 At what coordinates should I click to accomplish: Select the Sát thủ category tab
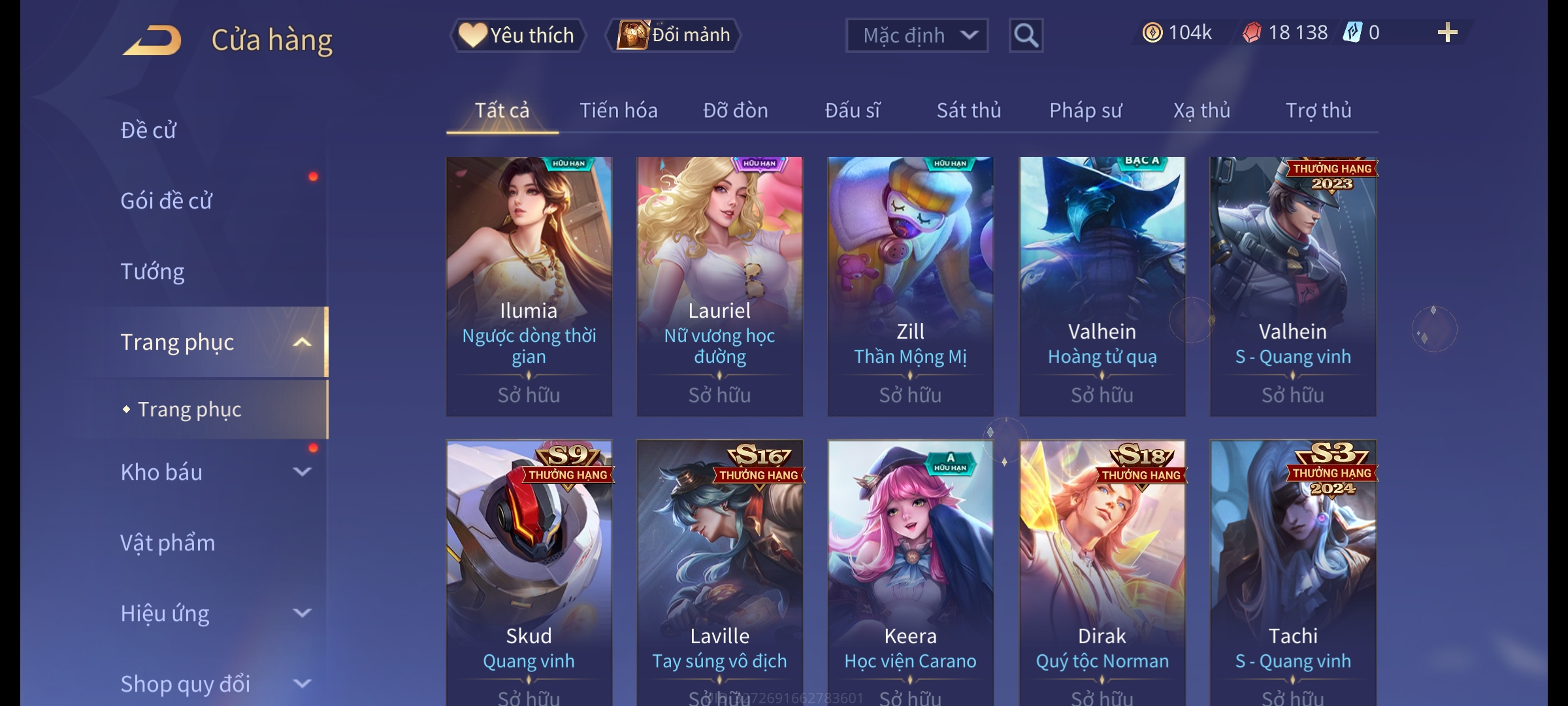(x=968, y=110)
